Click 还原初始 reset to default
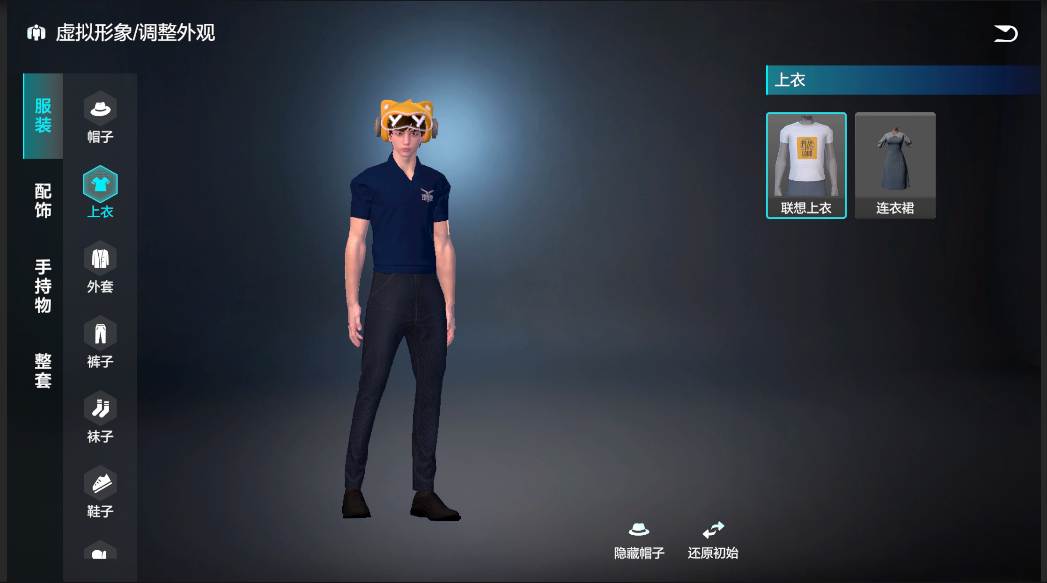This screenshot has height=583, width=1047. [x=713, y=540]
